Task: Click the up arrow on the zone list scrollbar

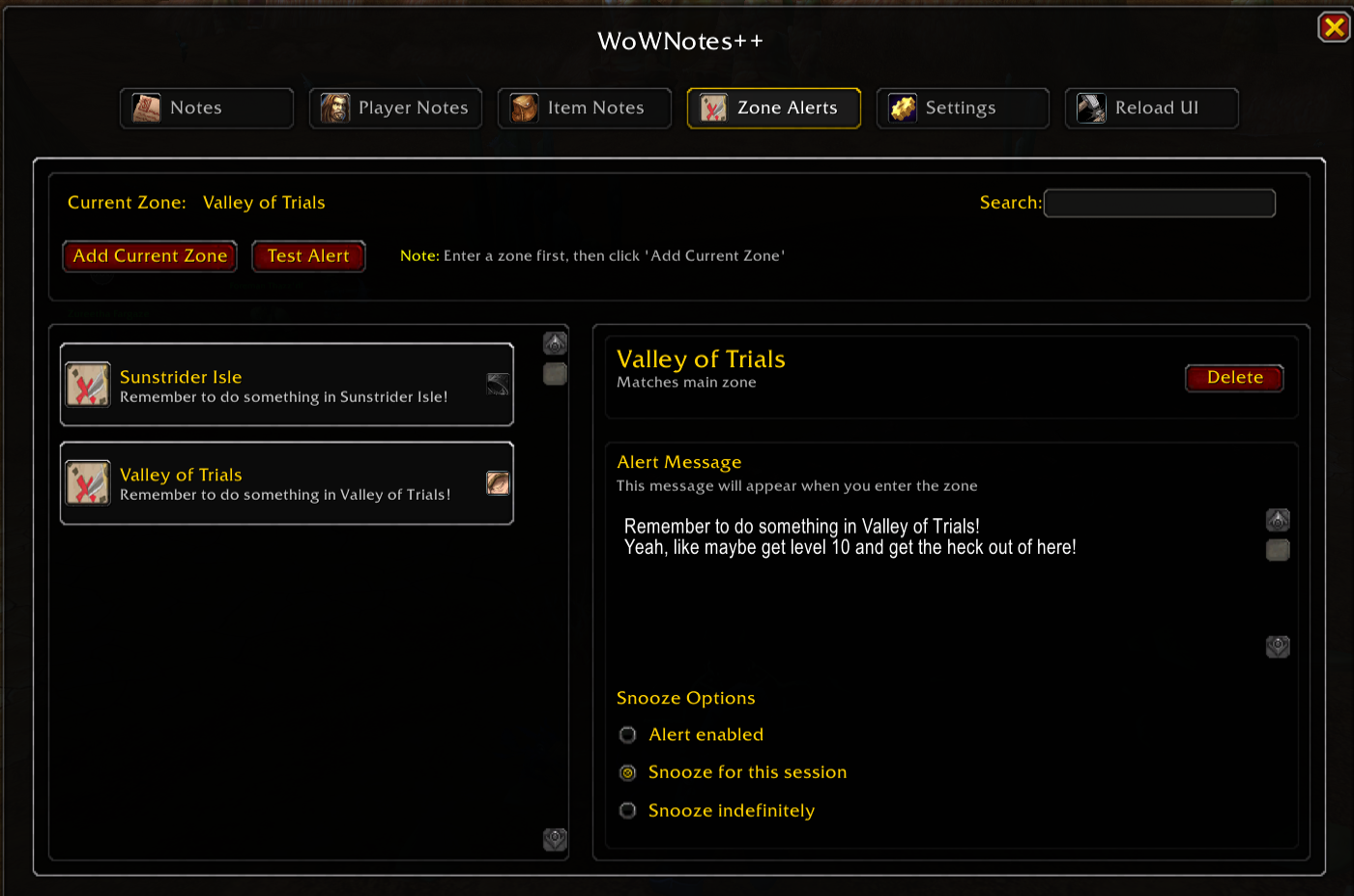Action: pos(555,342)
